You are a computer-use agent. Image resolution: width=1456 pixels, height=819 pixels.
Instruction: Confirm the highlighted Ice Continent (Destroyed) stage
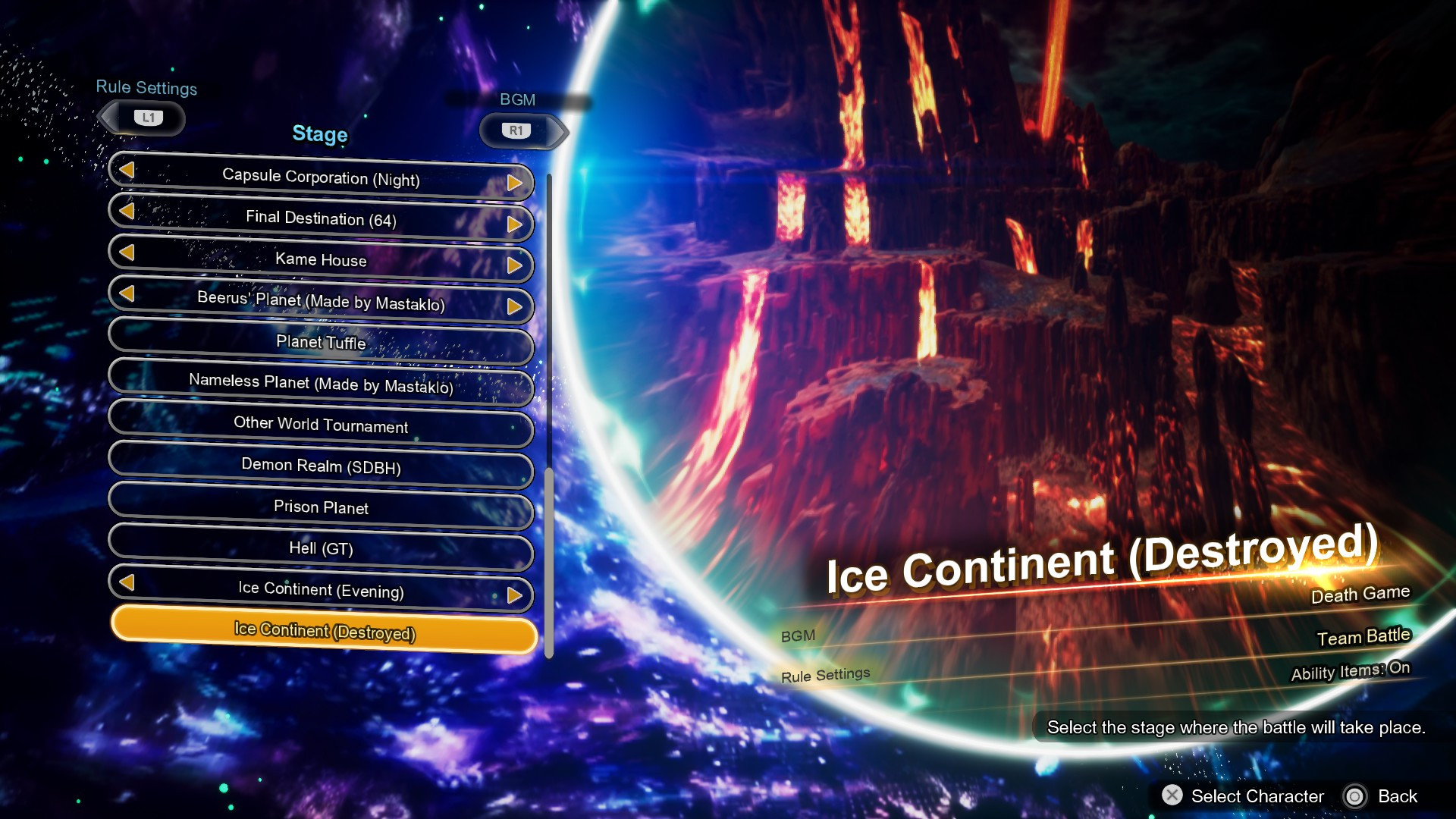click(323, 631)
